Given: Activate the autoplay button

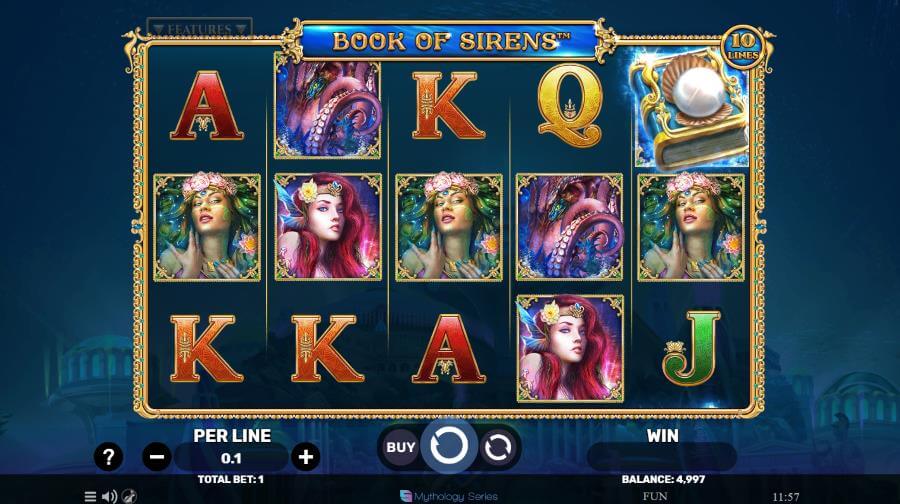Looking at the screenshot, I should [497, 447].
